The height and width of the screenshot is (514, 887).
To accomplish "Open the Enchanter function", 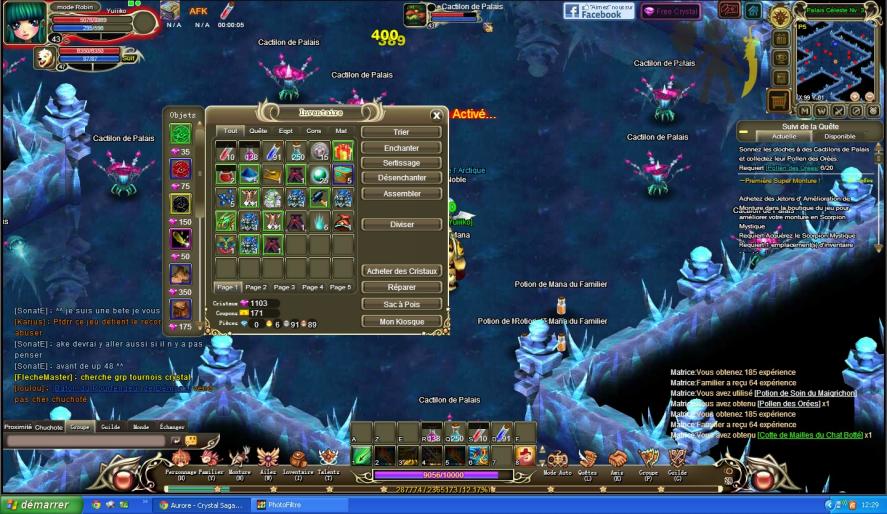I will pyautogui.click(x=401, y=148).
